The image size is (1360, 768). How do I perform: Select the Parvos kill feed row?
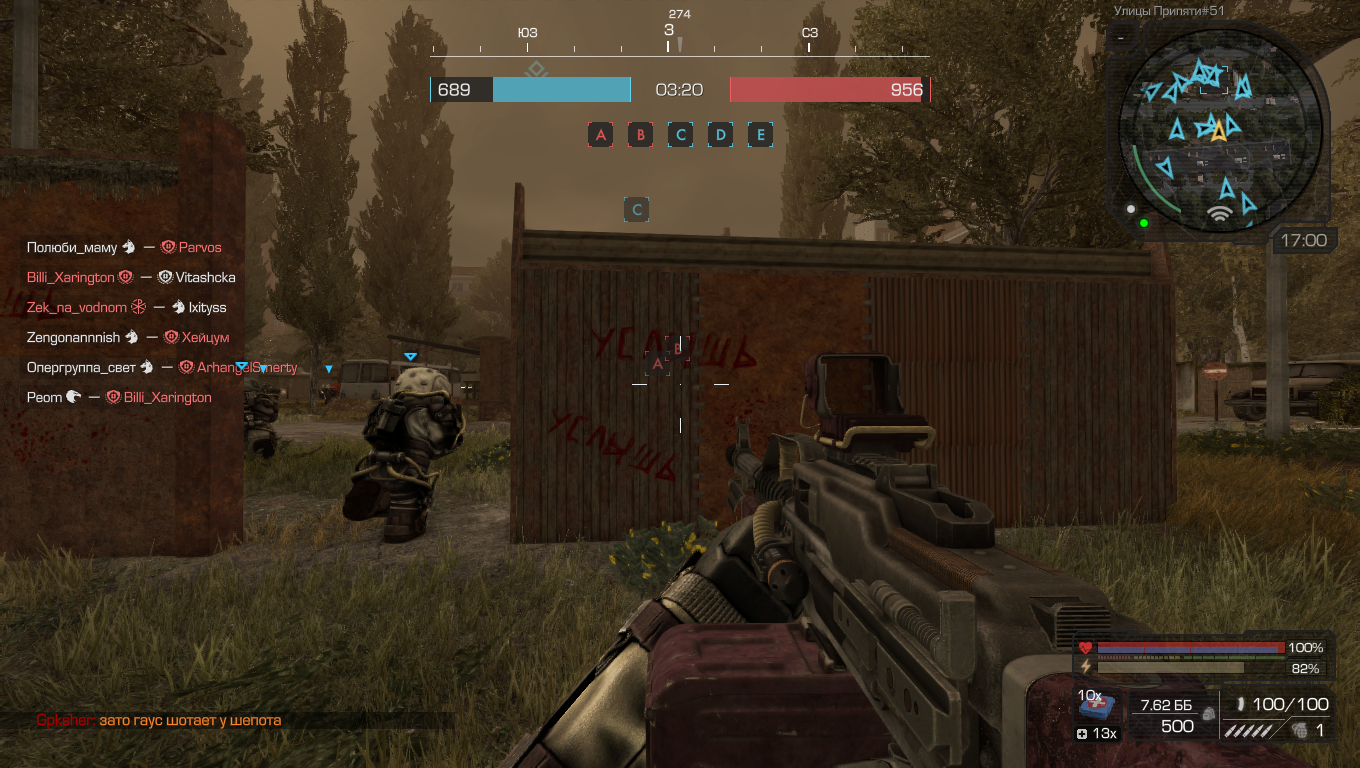(x=124, y=247)
